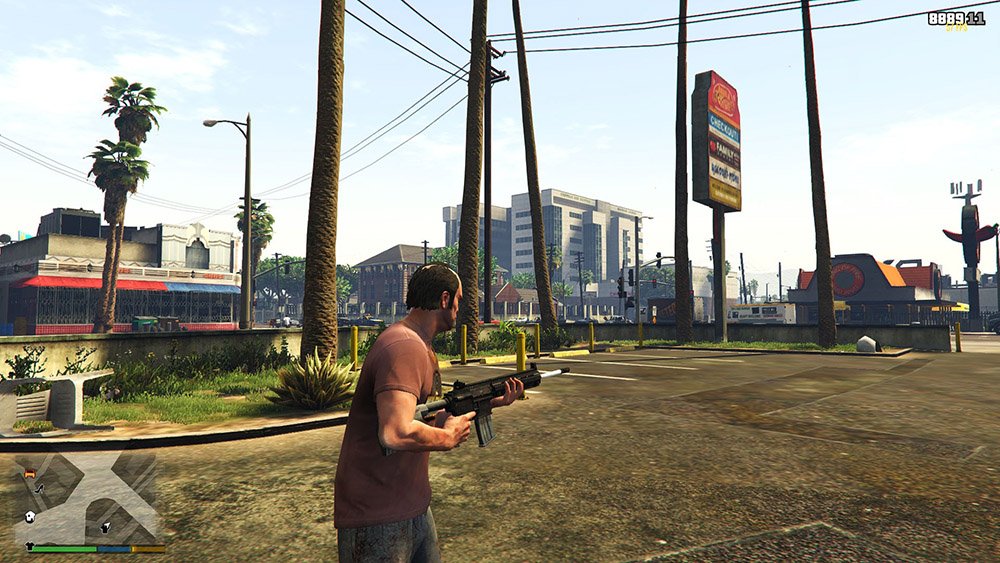The width and height of the screenshot is (1000, 563).
Task: Select the t-shirt blip beside the health bar
Action: (x=30, y=546)
